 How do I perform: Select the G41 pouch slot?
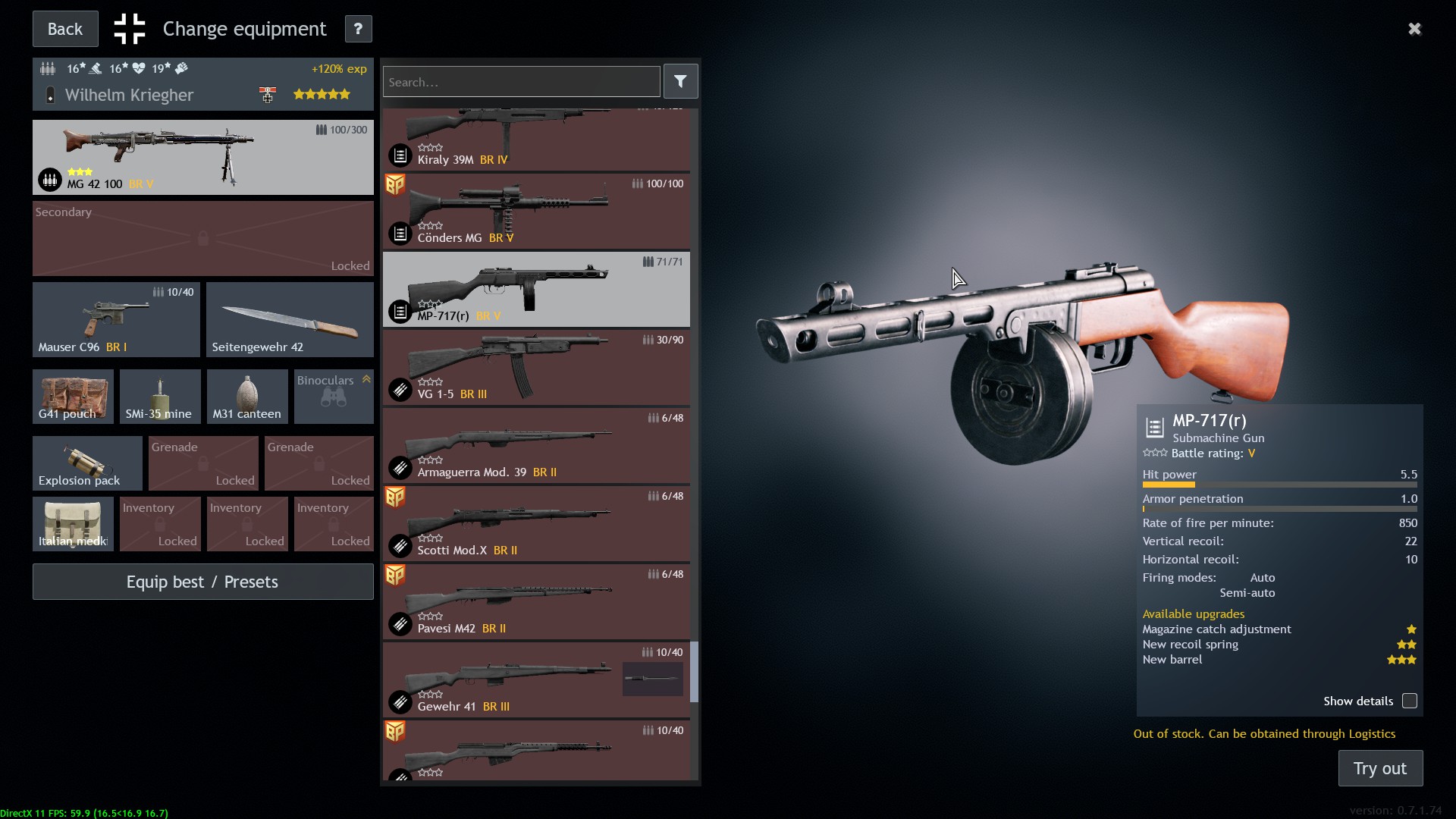pos(73,396)
